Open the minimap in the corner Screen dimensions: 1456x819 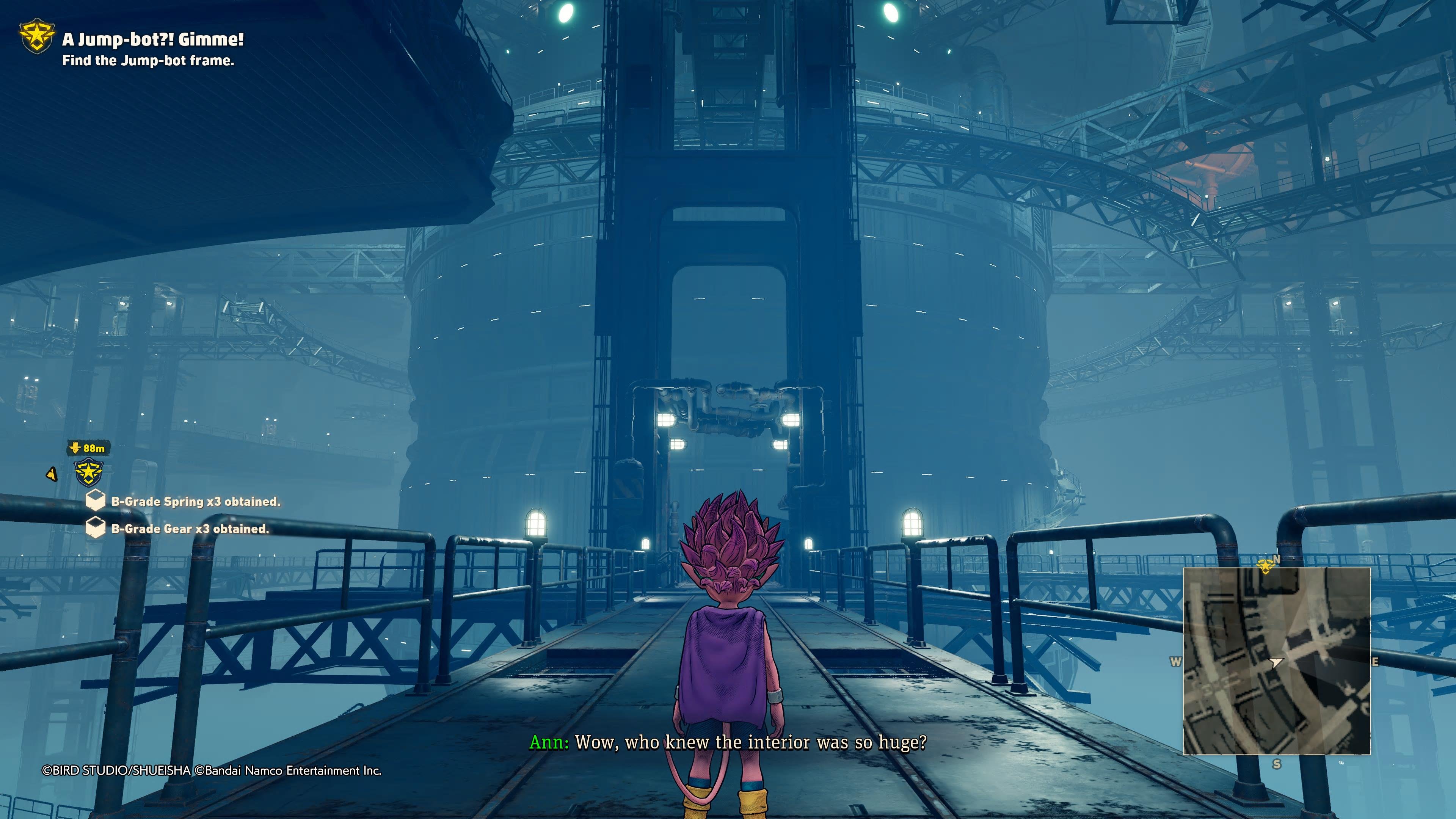(1276, 661)
